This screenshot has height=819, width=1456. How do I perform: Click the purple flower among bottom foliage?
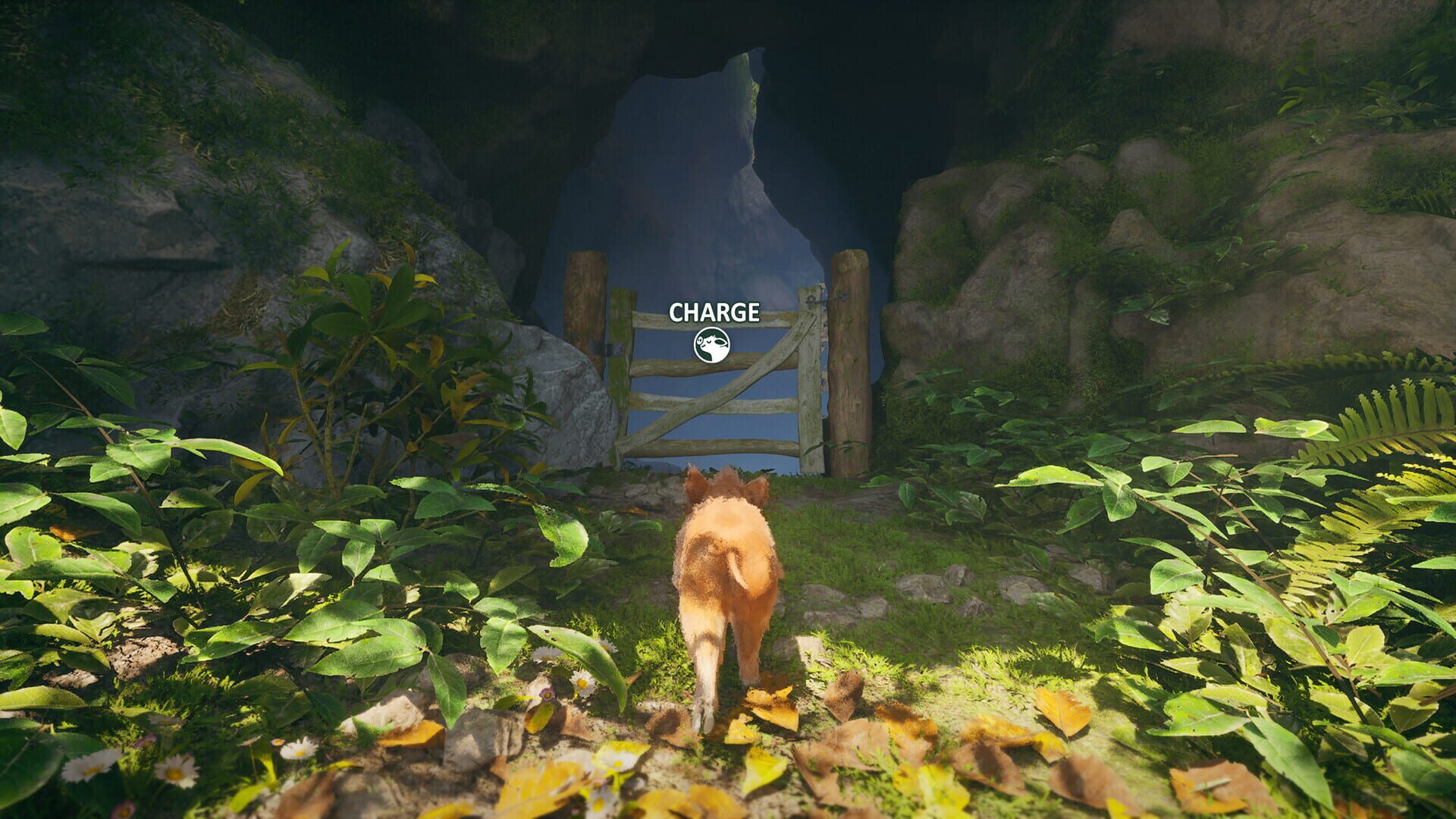pos(546,695)
